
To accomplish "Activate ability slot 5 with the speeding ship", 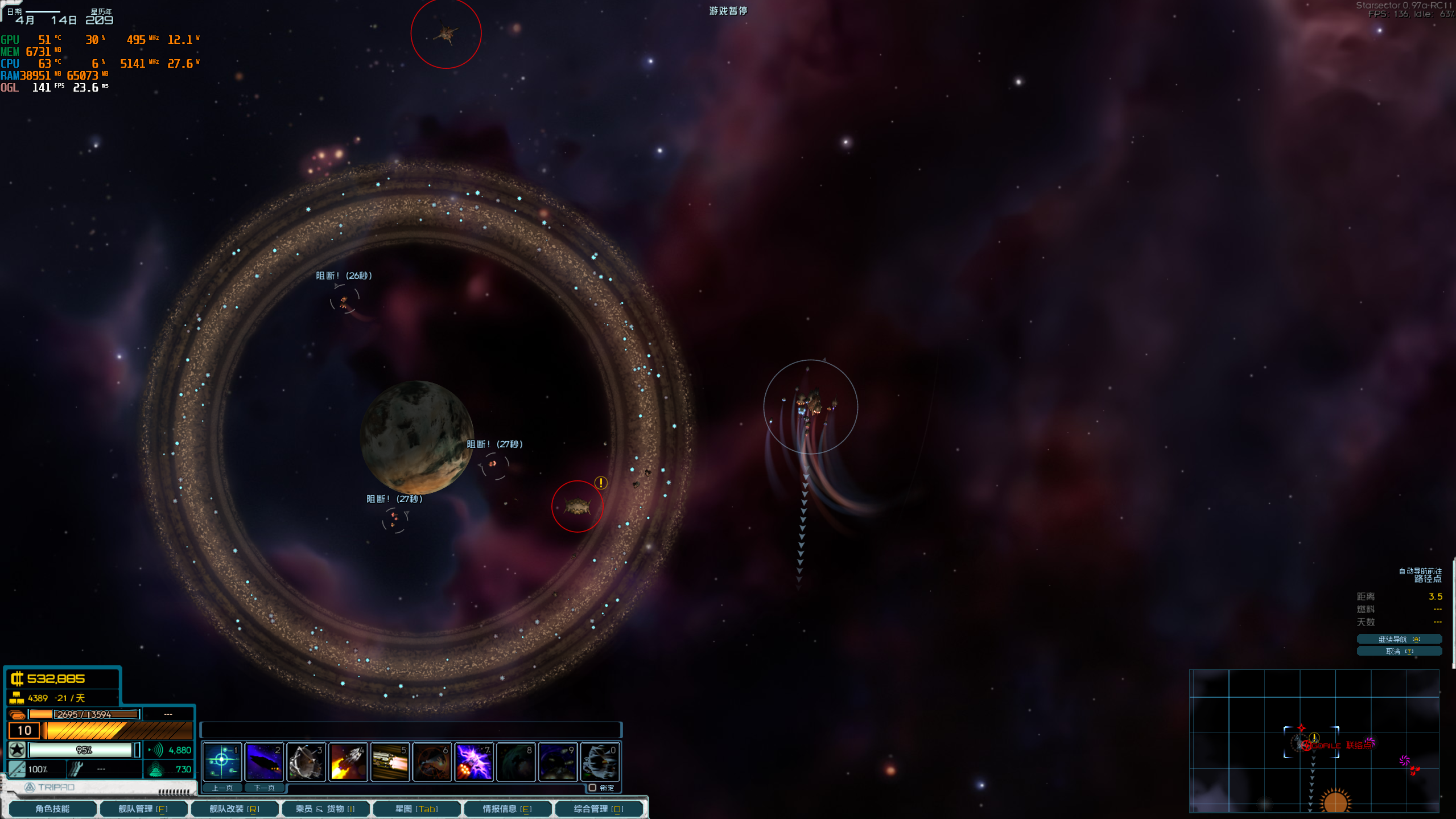I will point(390,762).
